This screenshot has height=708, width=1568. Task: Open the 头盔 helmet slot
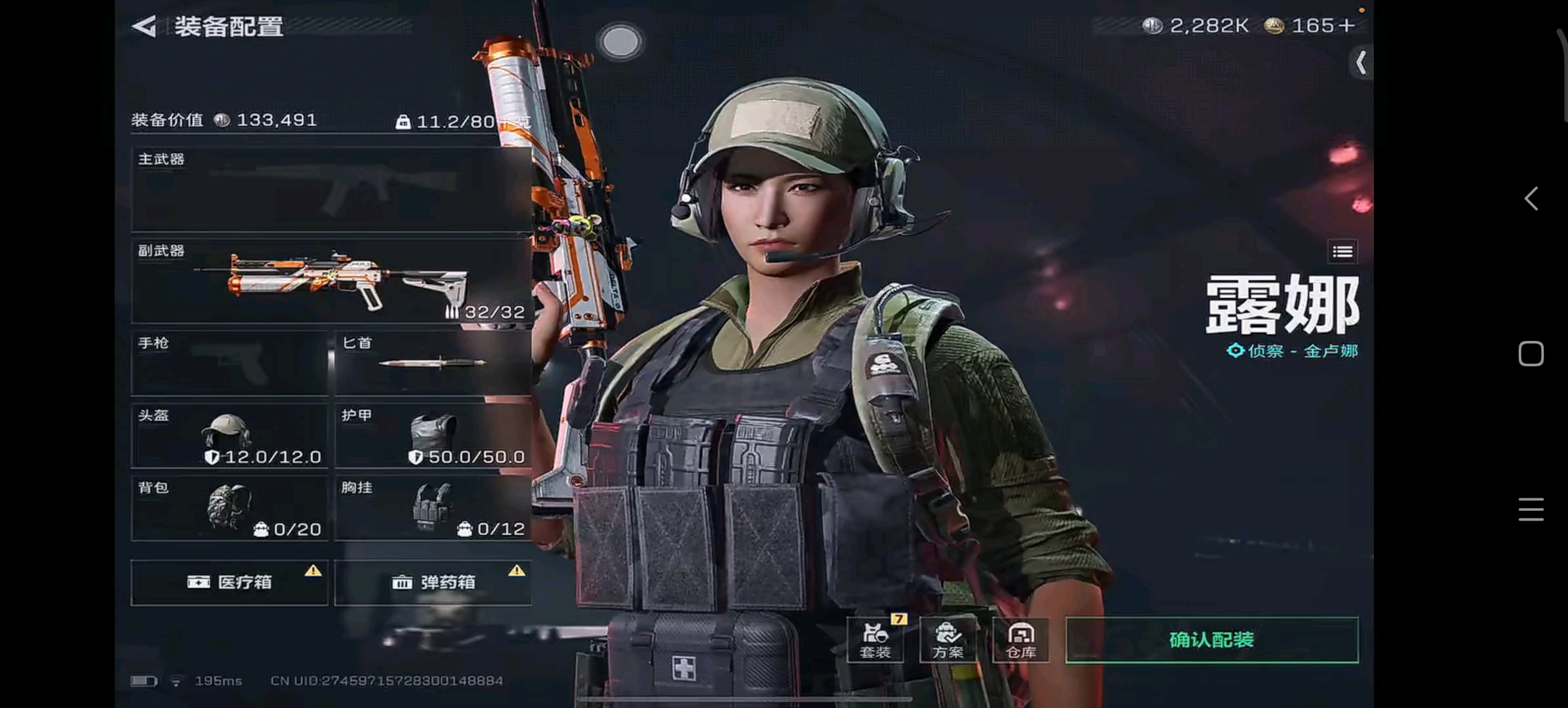230,435
